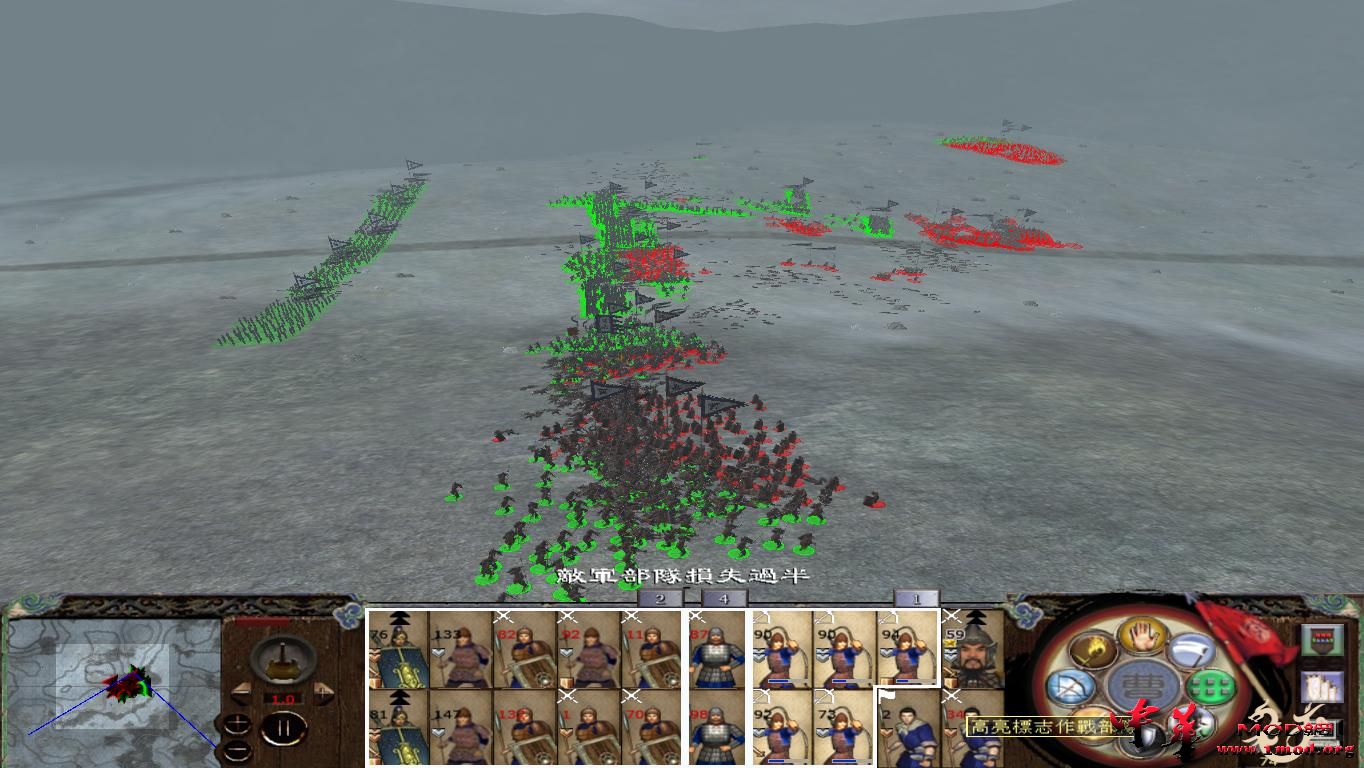Toggle the chevron on unit card showing 133
The height and width of the screenshot is (768, 1364).
pos(438,654)
